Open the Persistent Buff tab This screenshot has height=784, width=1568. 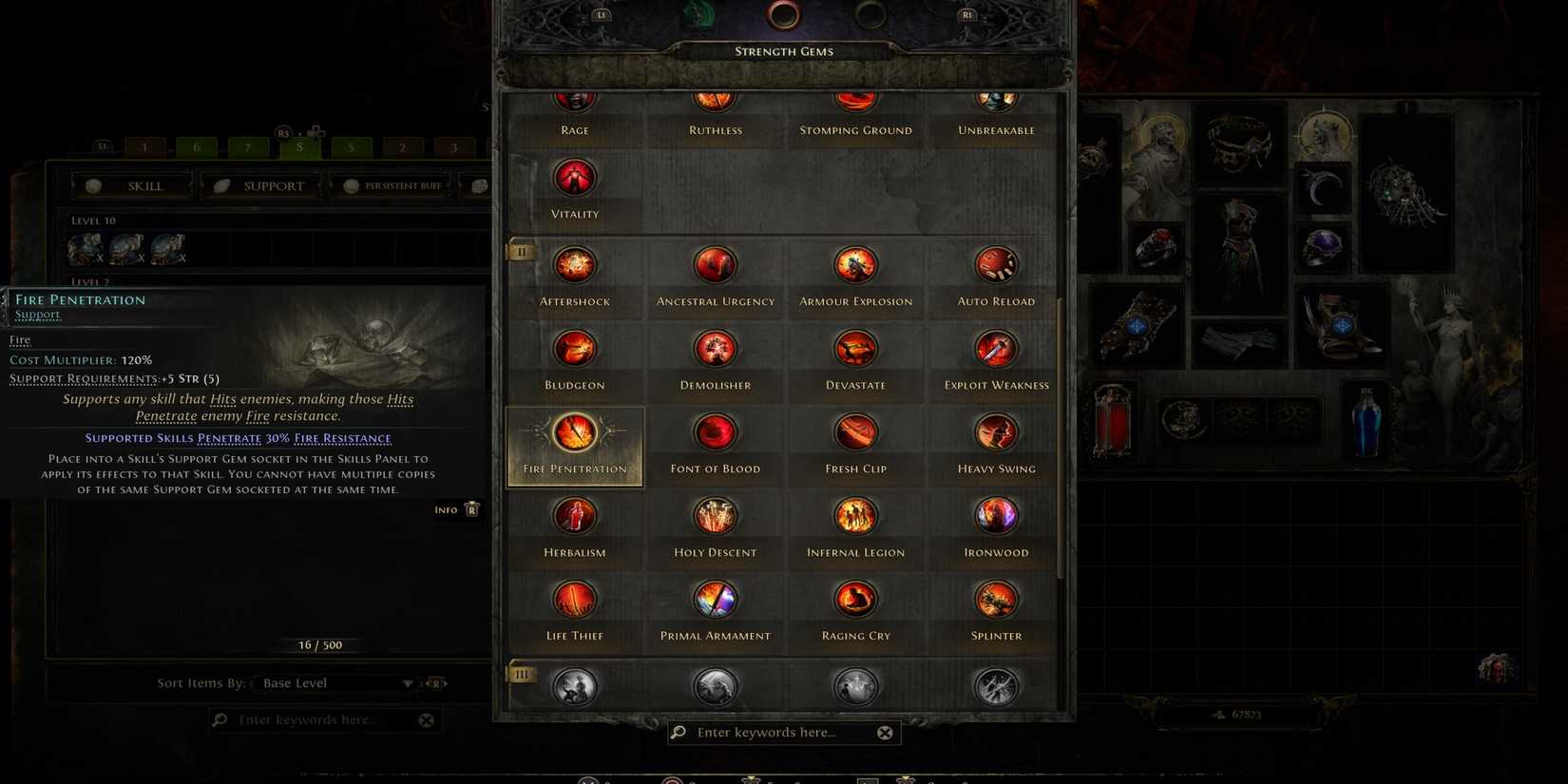(392, 185)
